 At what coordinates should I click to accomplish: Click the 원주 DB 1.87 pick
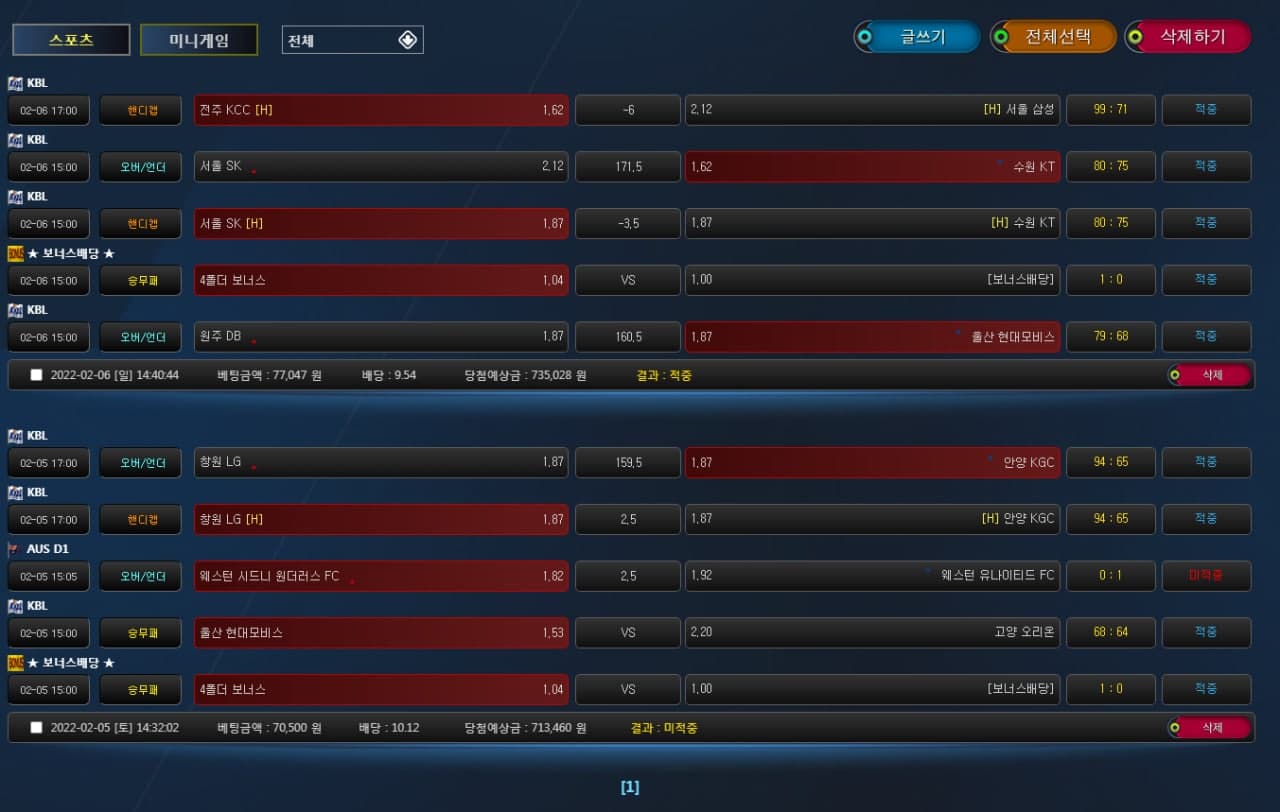(381, 337)
